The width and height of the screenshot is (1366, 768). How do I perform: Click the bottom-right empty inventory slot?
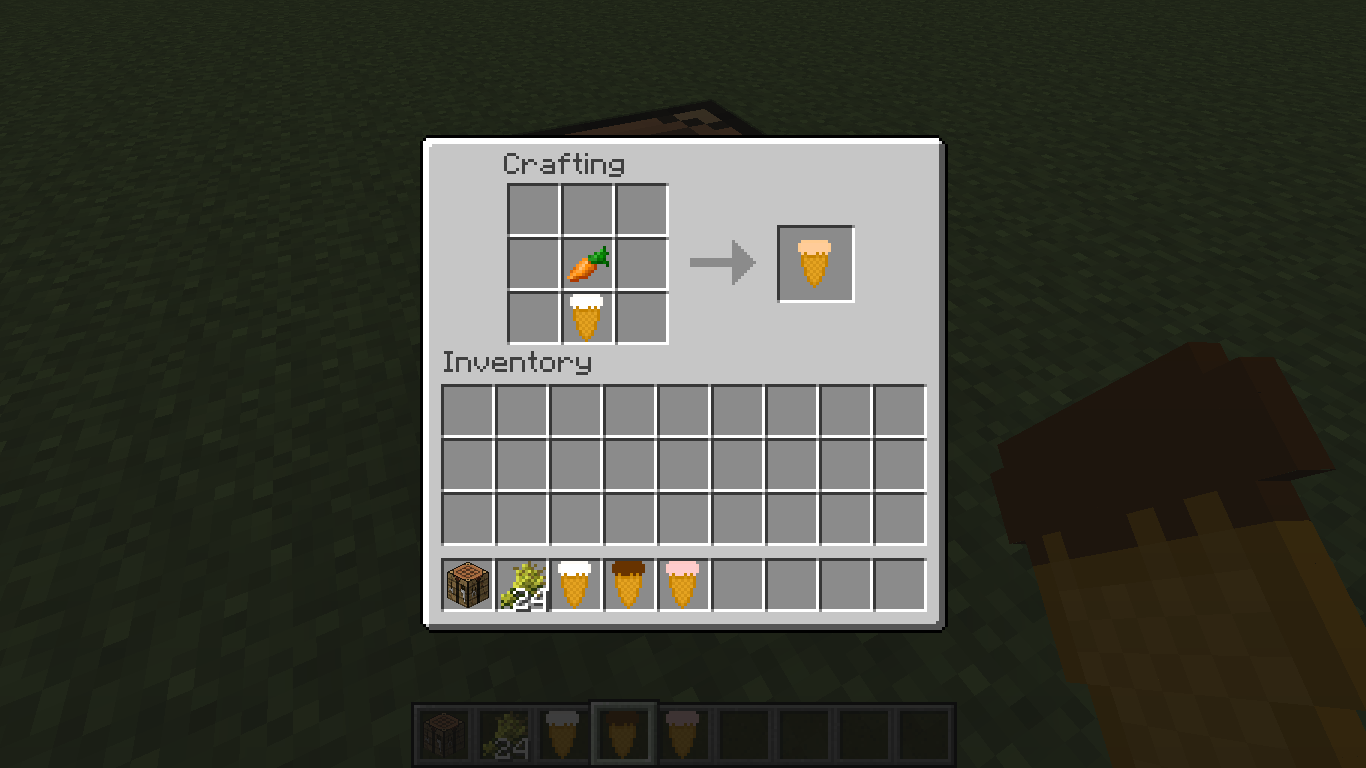click(x=898, y=519)
